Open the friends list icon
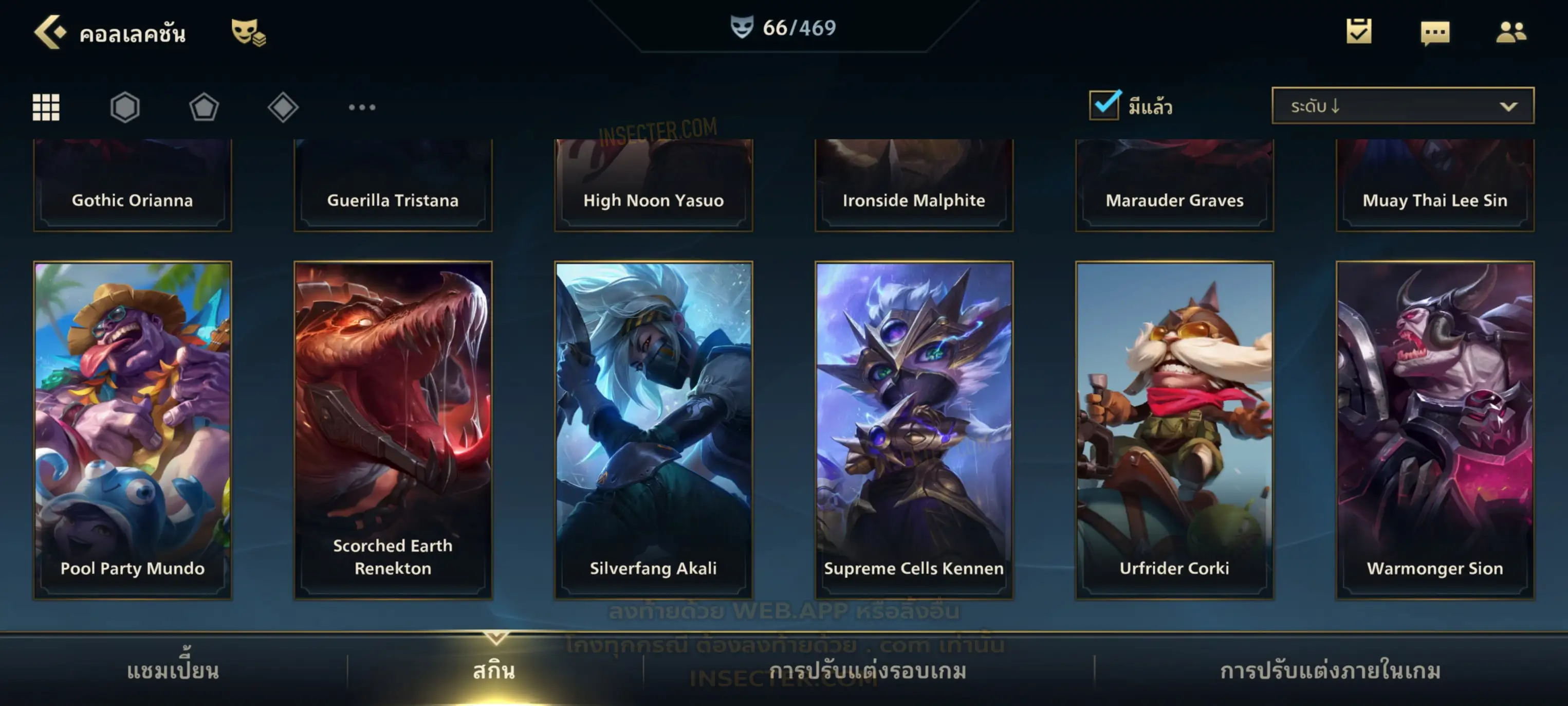Viewport: 1568px width, 706px height. coord(1511,32)
